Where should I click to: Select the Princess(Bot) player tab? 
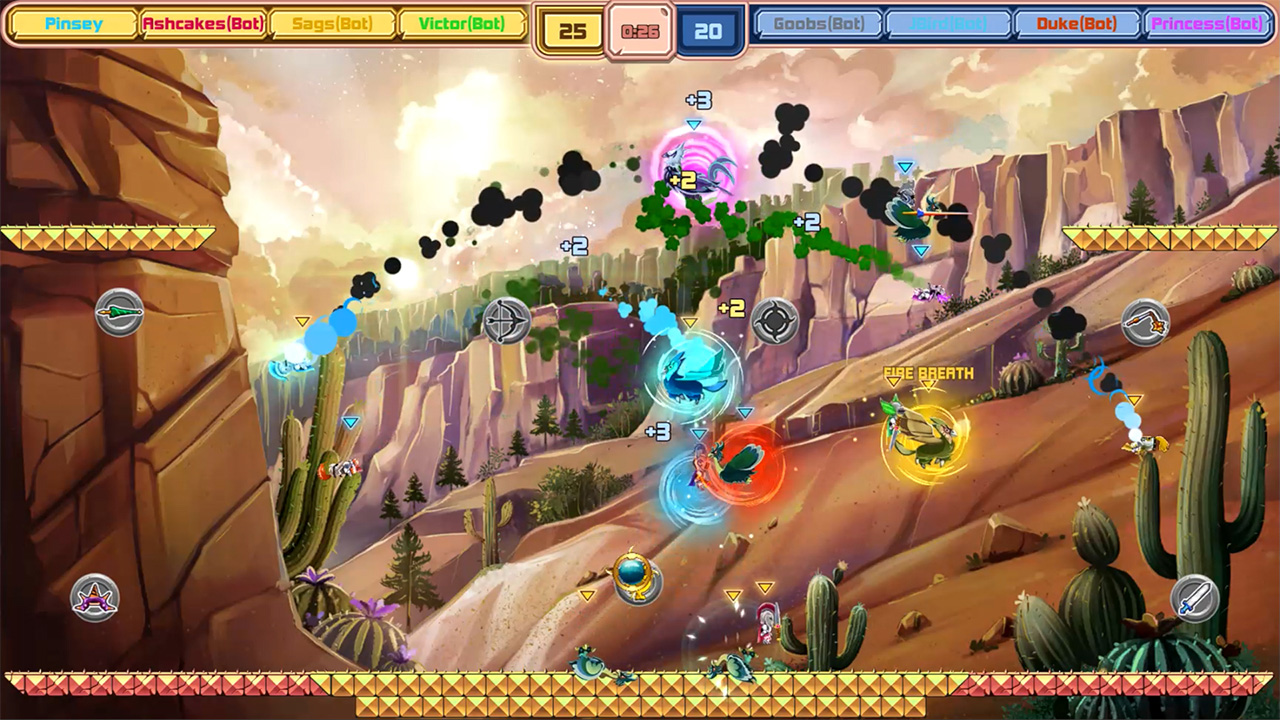[x=1208, y=22]
